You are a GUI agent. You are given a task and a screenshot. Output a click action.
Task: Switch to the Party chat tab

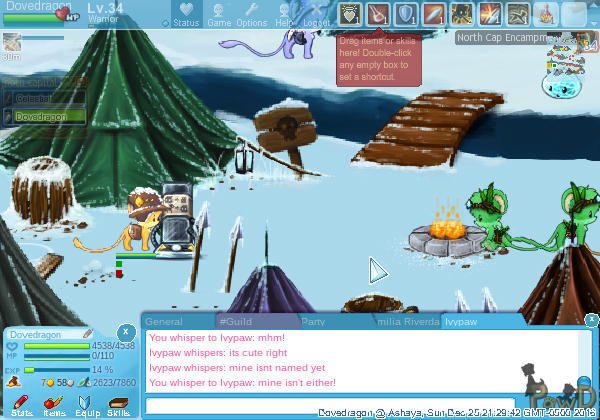[314, 322]
